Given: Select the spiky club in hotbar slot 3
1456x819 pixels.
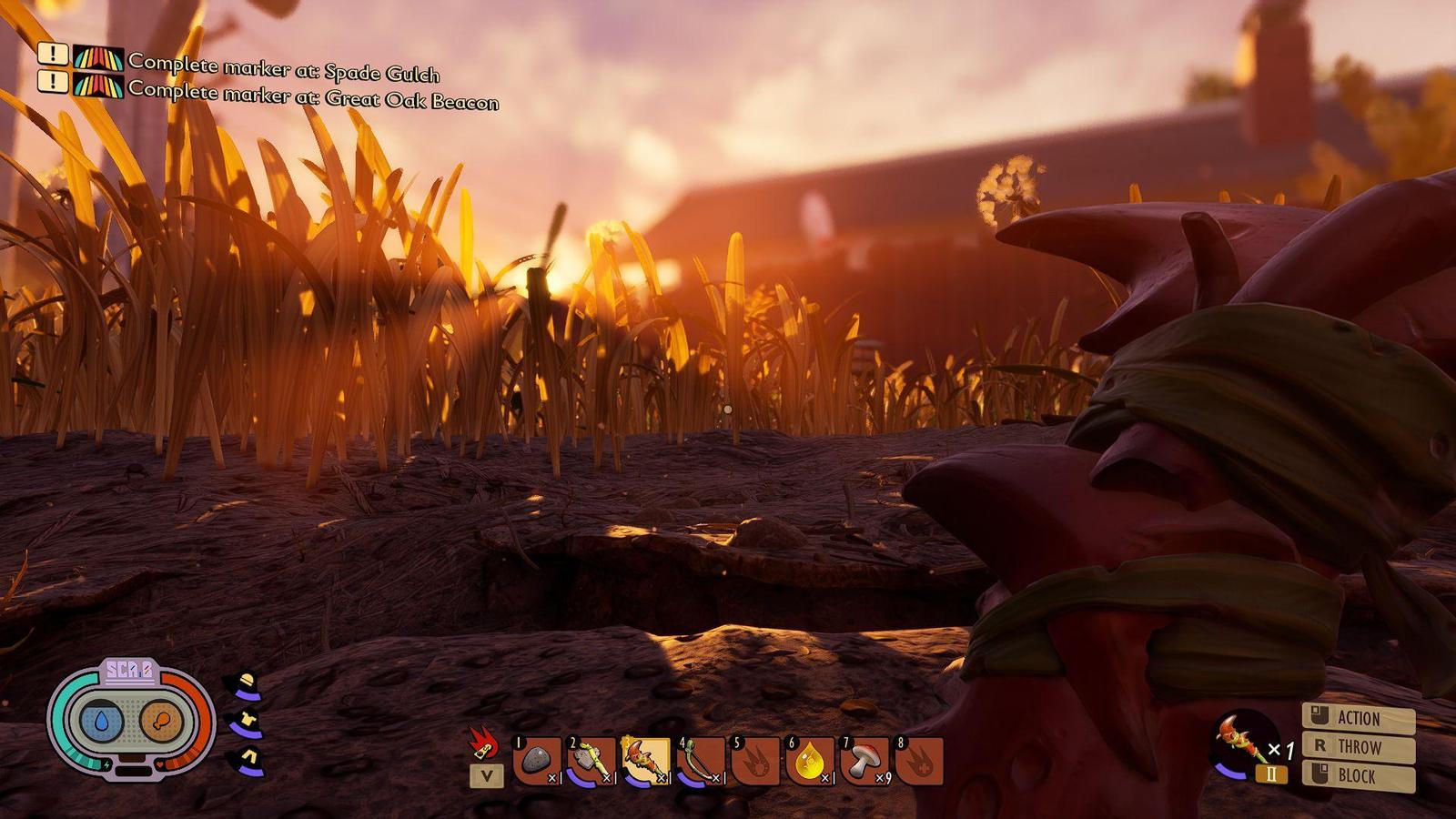Looking at the screenshot, I should point(646,759).
